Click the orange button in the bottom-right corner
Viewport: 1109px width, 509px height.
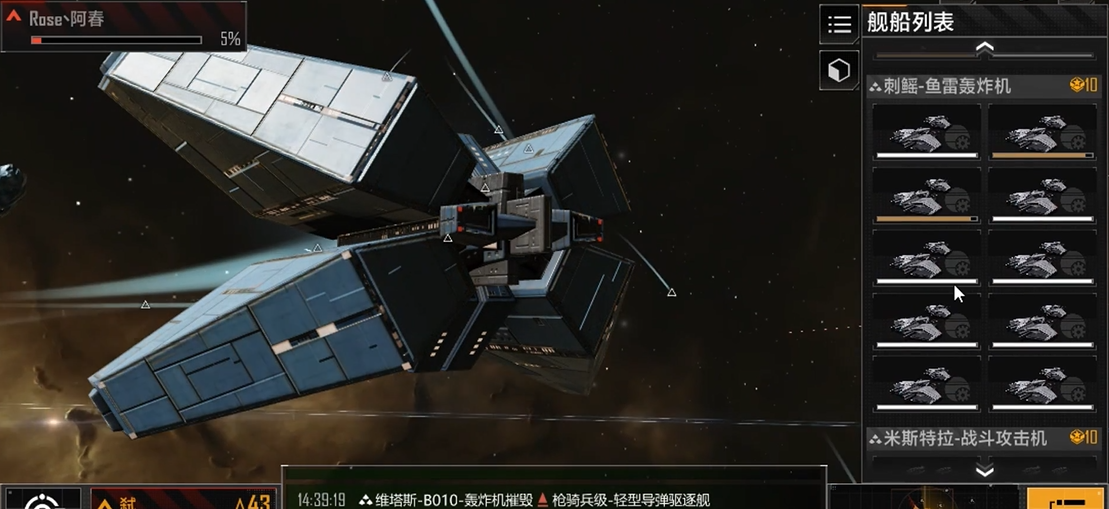click(1067, 499)
